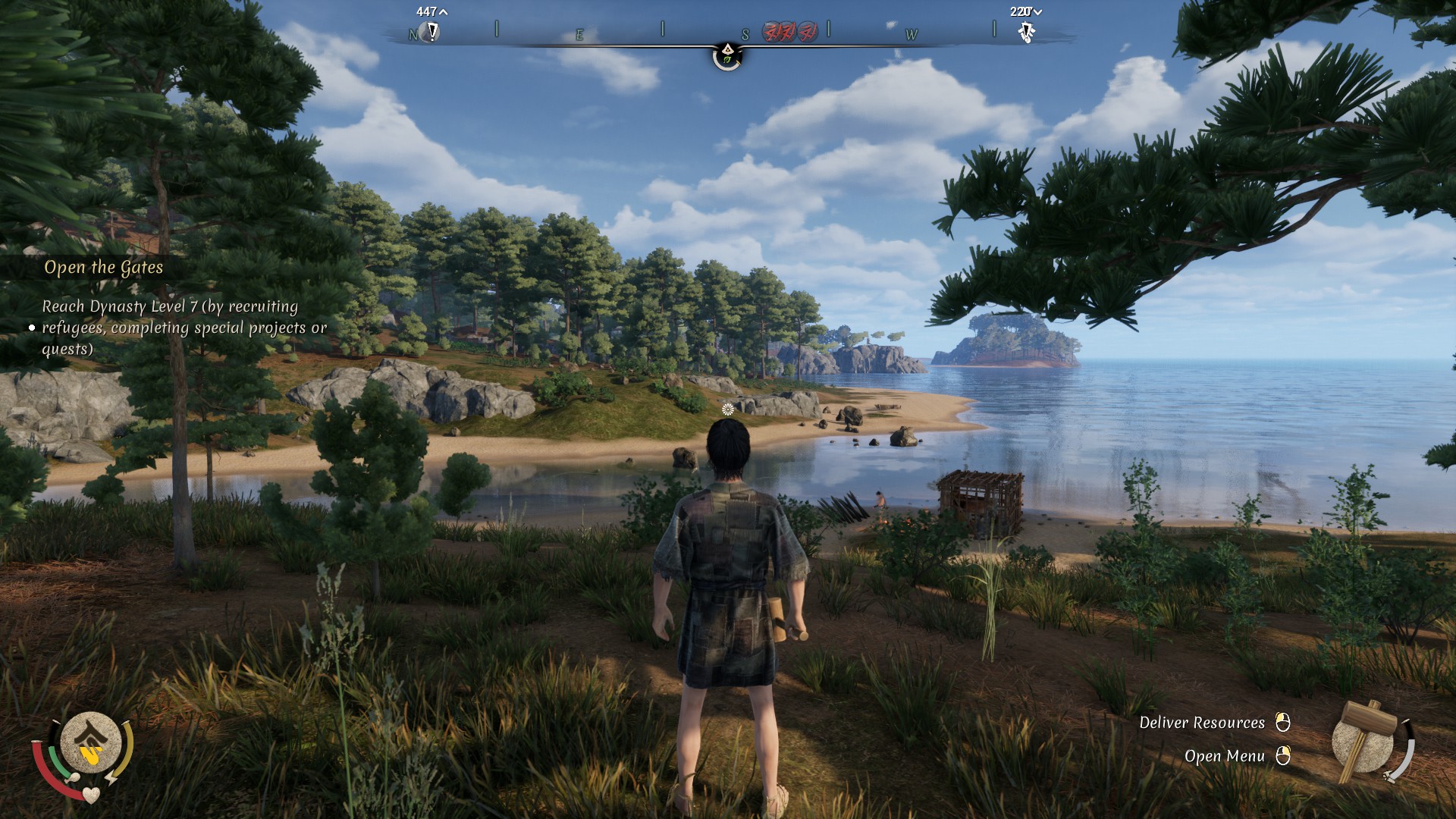Click the red enemy markers on the compass
1456x819 pixels.
tap(789, 32)
